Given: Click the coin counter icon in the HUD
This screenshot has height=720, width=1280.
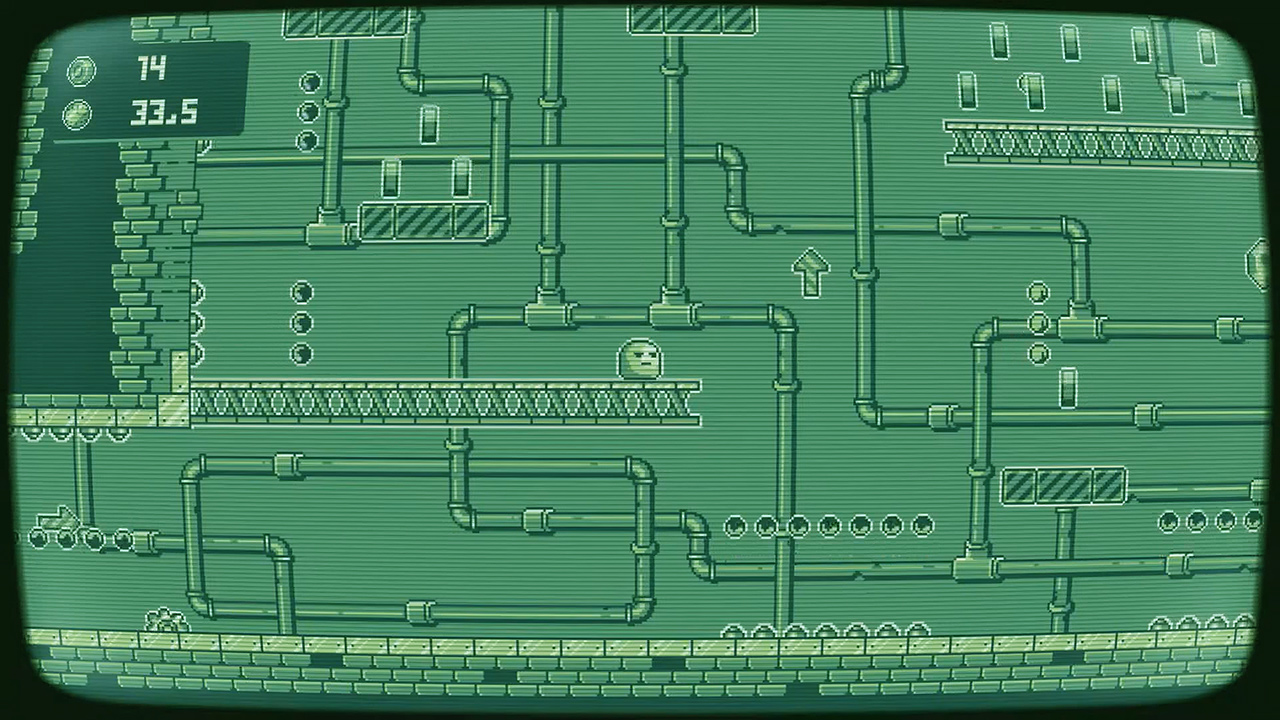Looking at the screenshot, I should 80,71.
